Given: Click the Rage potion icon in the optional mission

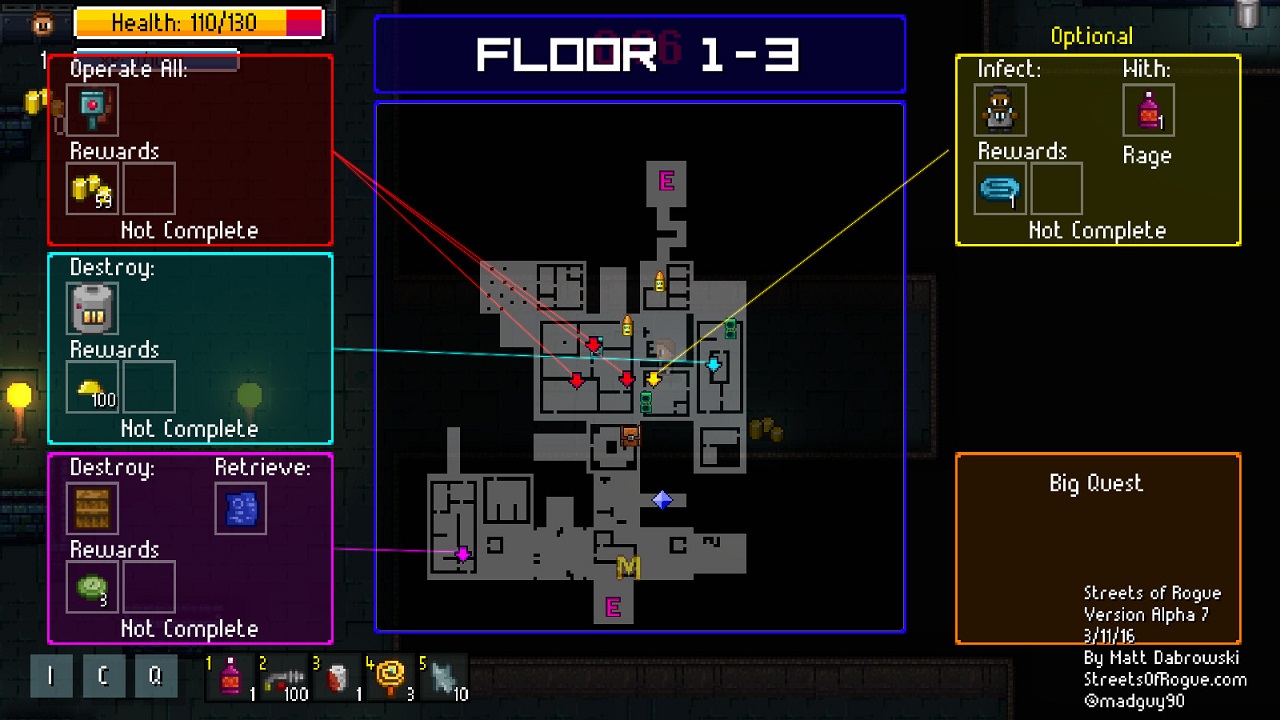Looking at the screenshot, I should pyautogui.click(x=1148, y=110).
